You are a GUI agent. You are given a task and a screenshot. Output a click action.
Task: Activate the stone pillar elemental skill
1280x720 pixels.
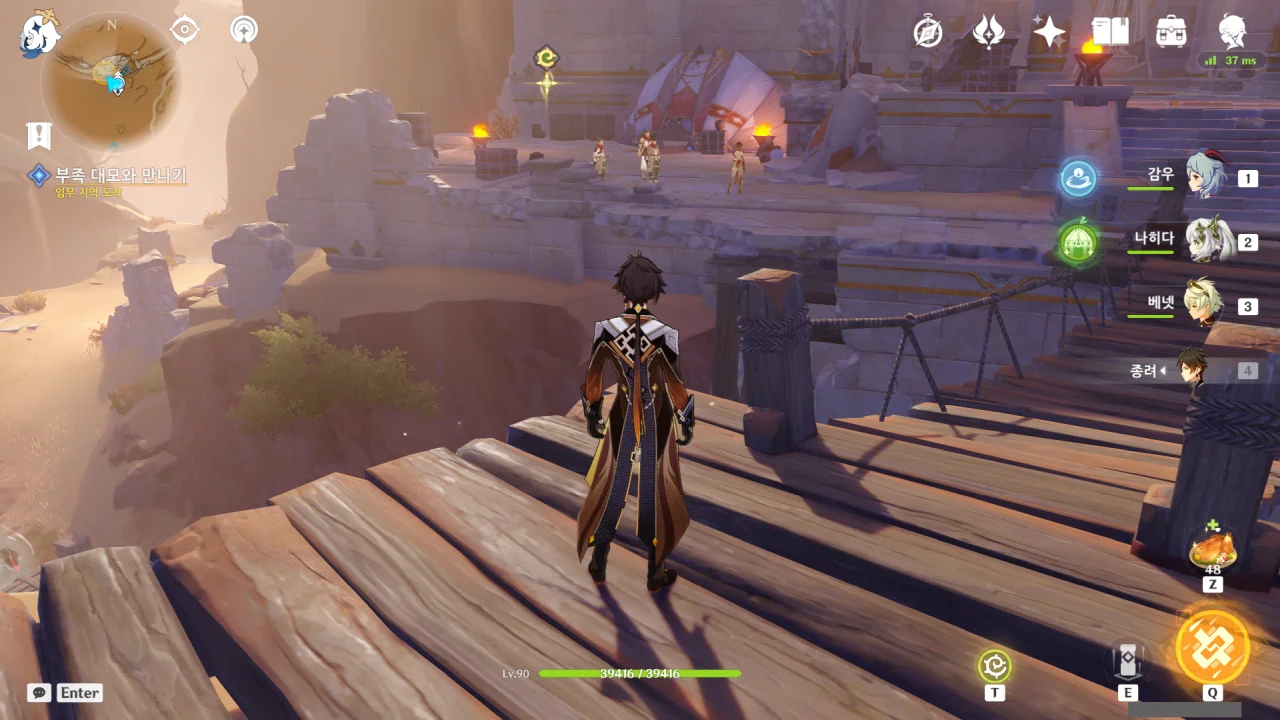click(x=1128, y=661)
